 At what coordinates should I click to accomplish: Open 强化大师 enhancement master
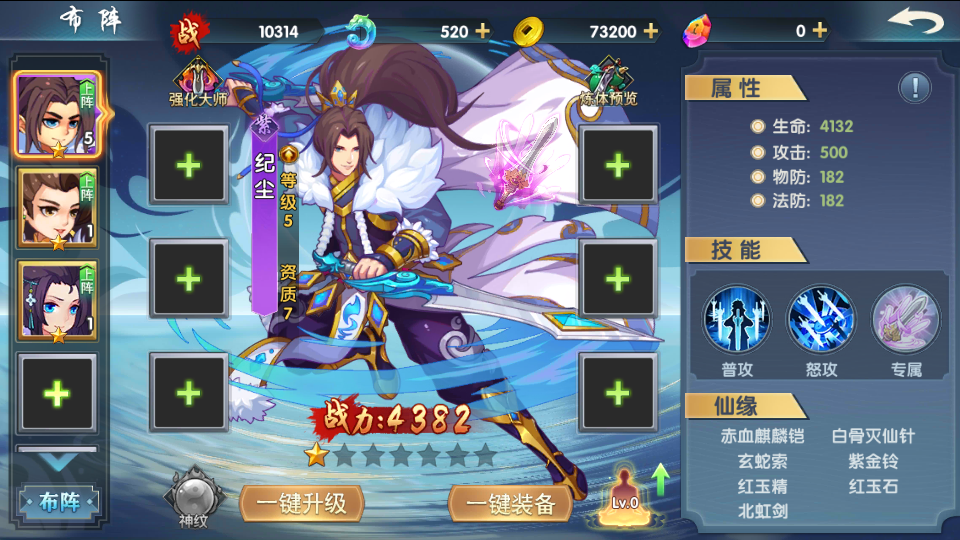(x=198, y=80)
